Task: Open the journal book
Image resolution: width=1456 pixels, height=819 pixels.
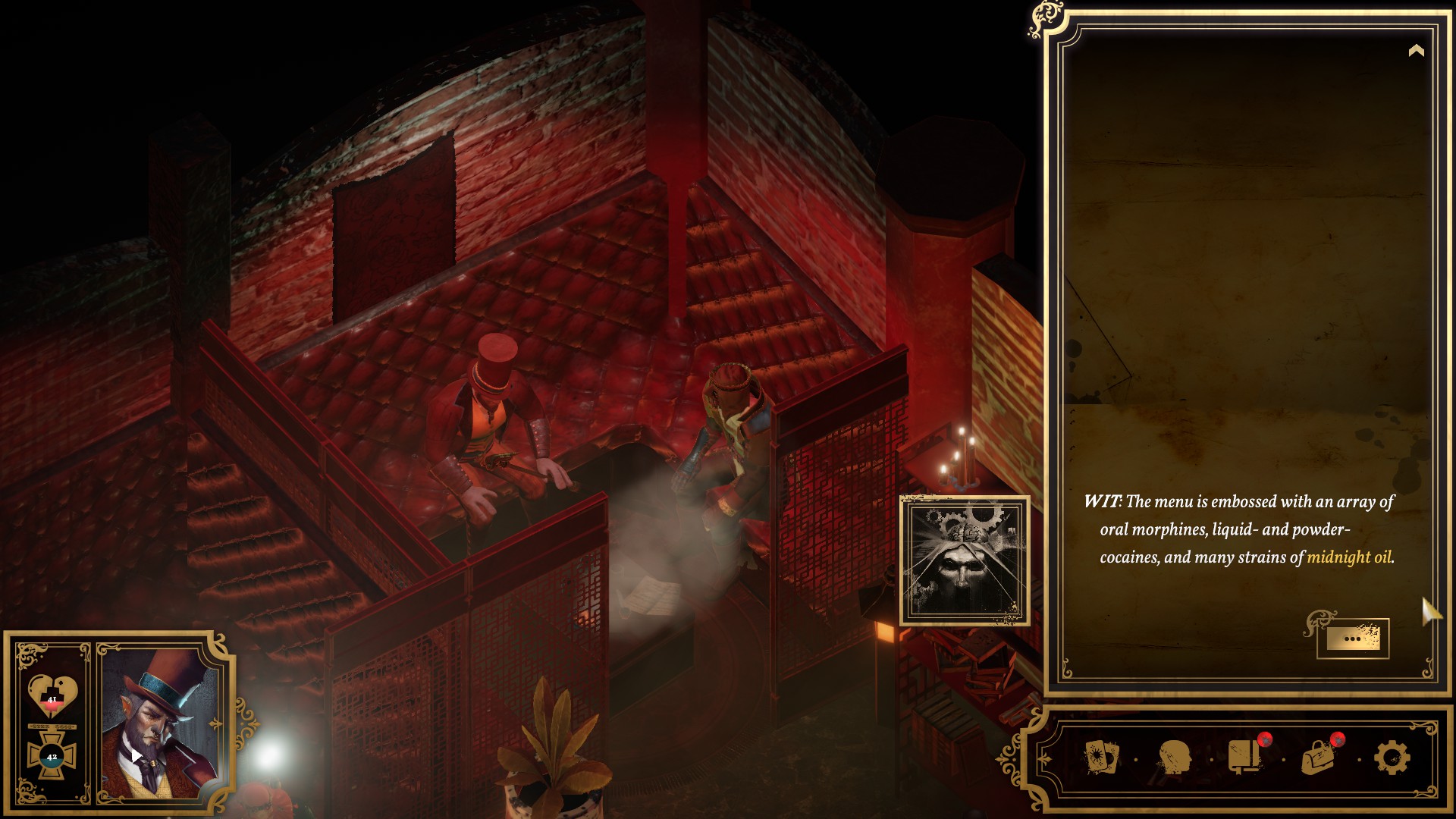Action: pos(1244,757)
